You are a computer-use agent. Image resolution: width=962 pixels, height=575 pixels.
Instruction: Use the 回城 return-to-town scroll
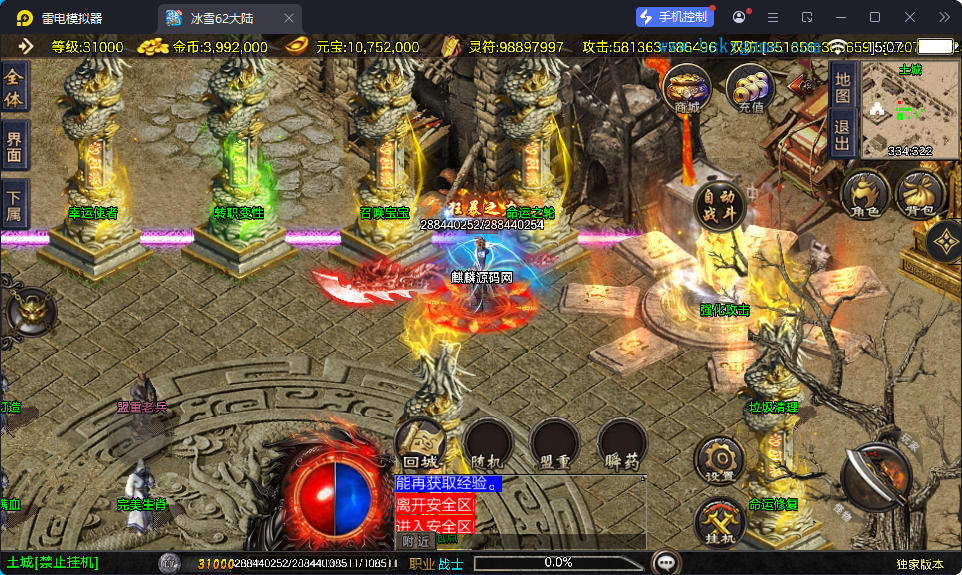point(421,444)
